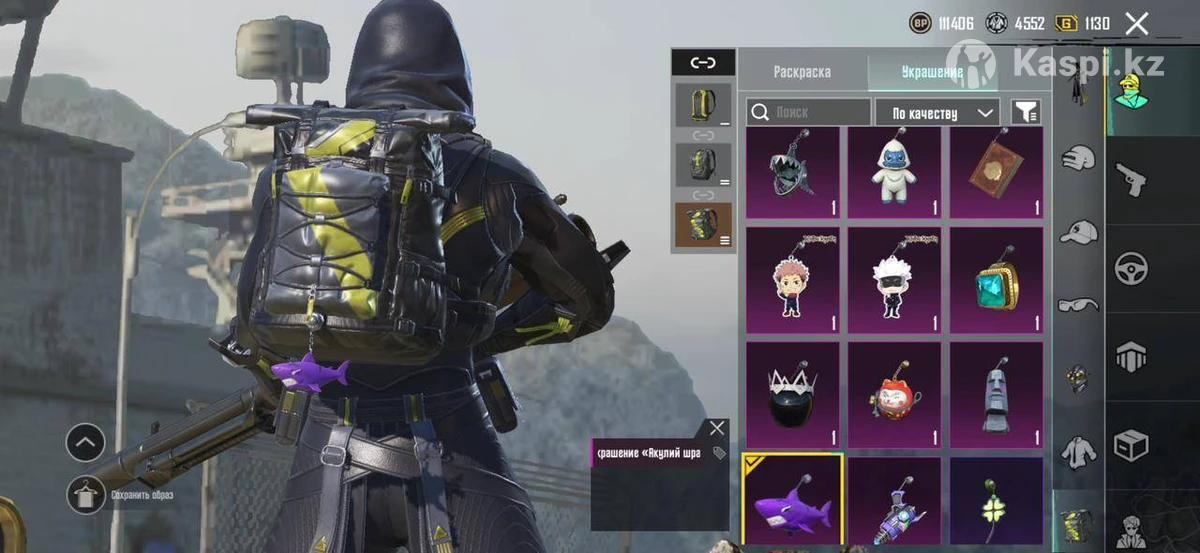Open the filter funnel button

(x=1026, y=112)
